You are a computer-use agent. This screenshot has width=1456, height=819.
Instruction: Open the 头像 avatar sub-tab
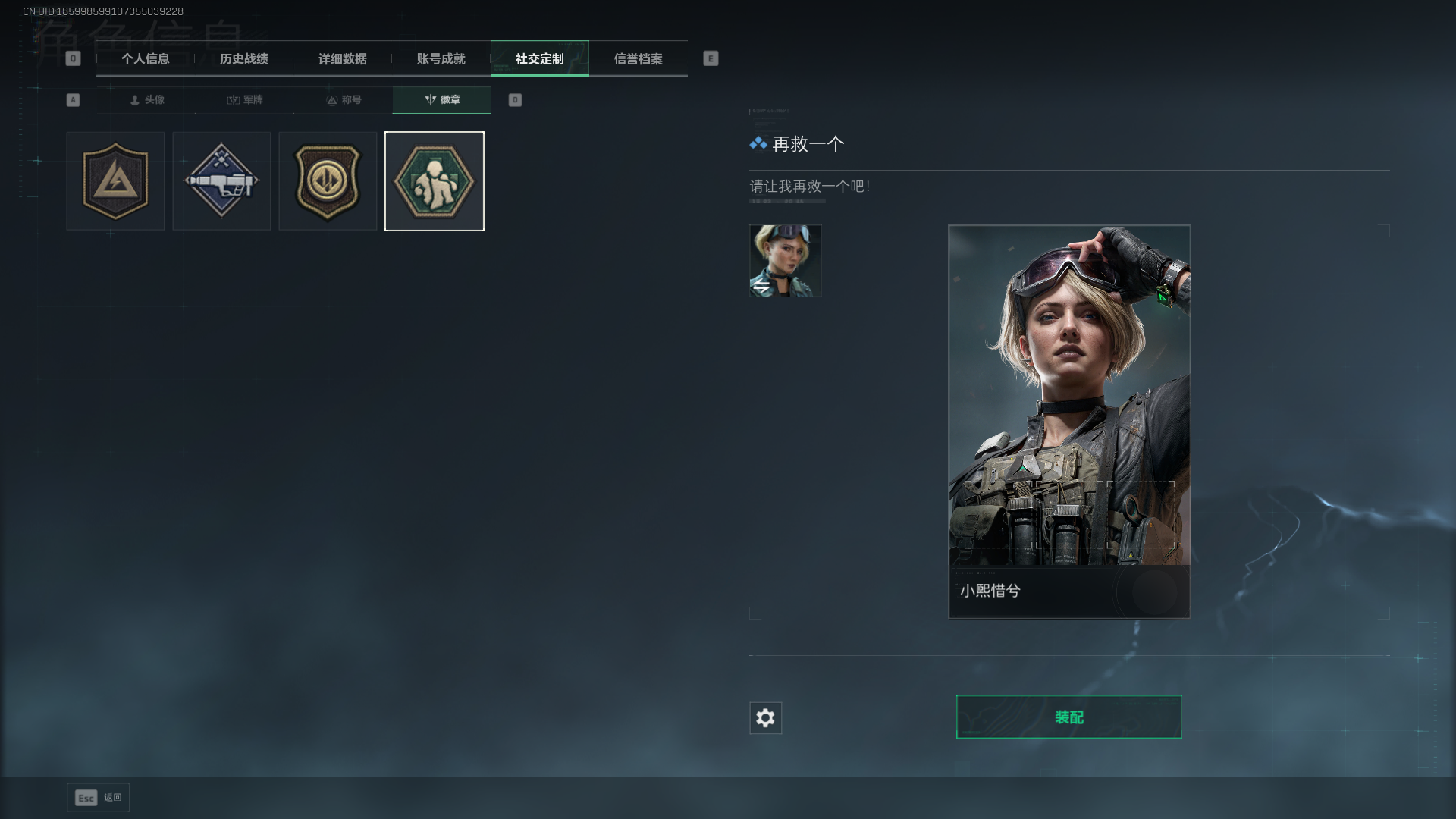pos(147,100)
